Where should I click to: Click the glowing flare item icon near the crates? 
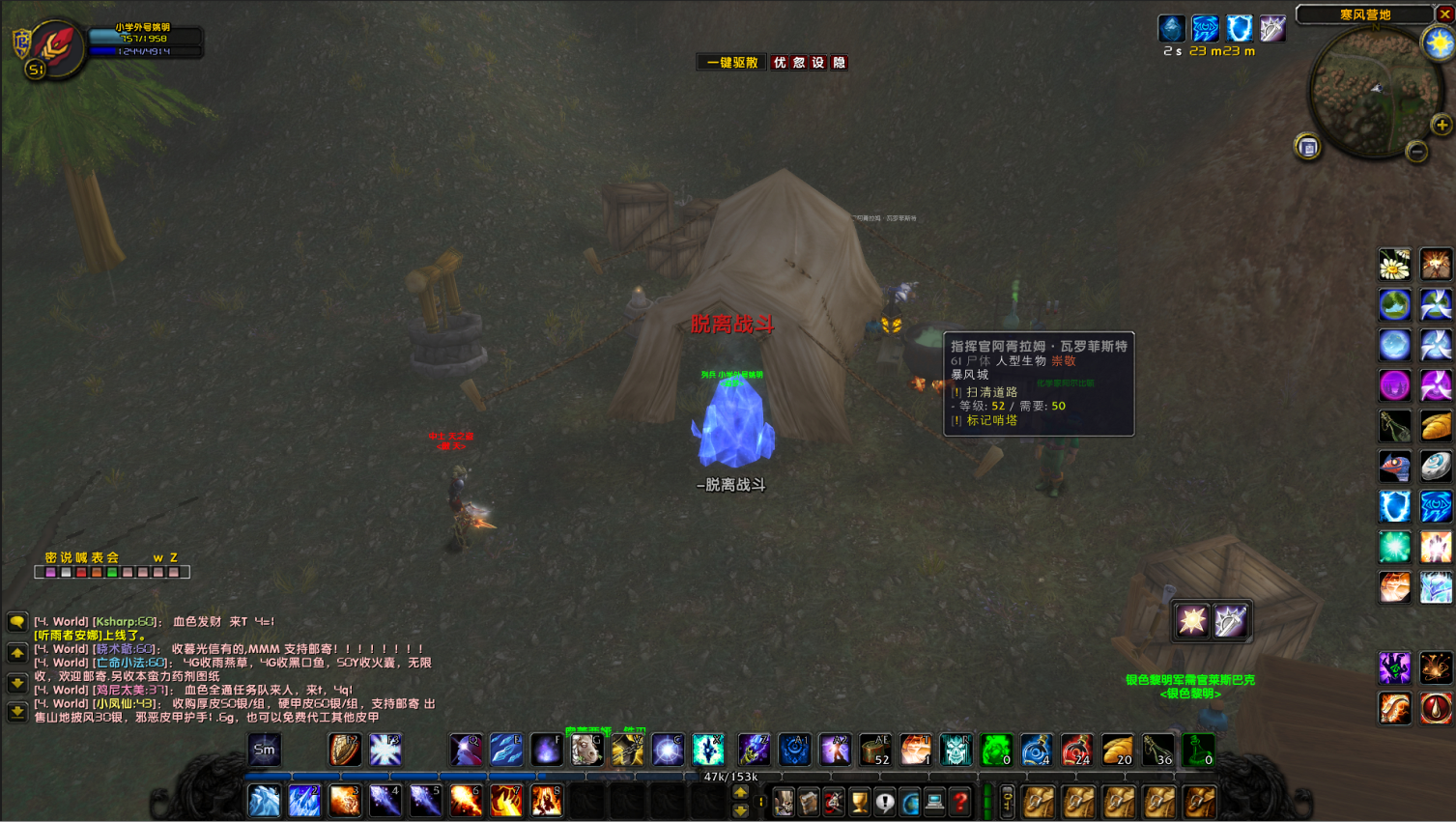coord(1191,621)
